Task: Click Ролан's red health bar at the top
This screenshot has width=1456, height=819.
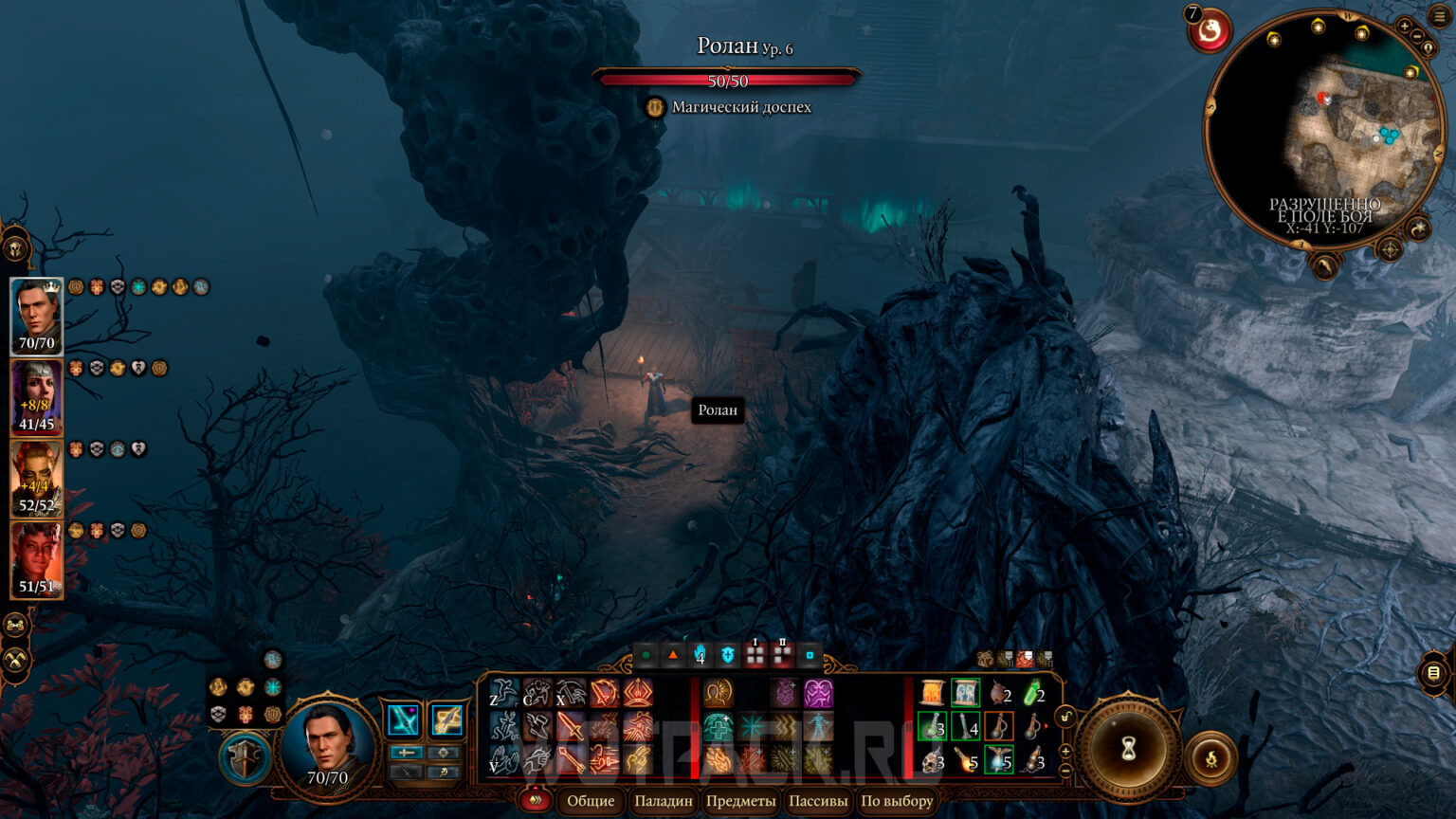Action: coord(730,81)
